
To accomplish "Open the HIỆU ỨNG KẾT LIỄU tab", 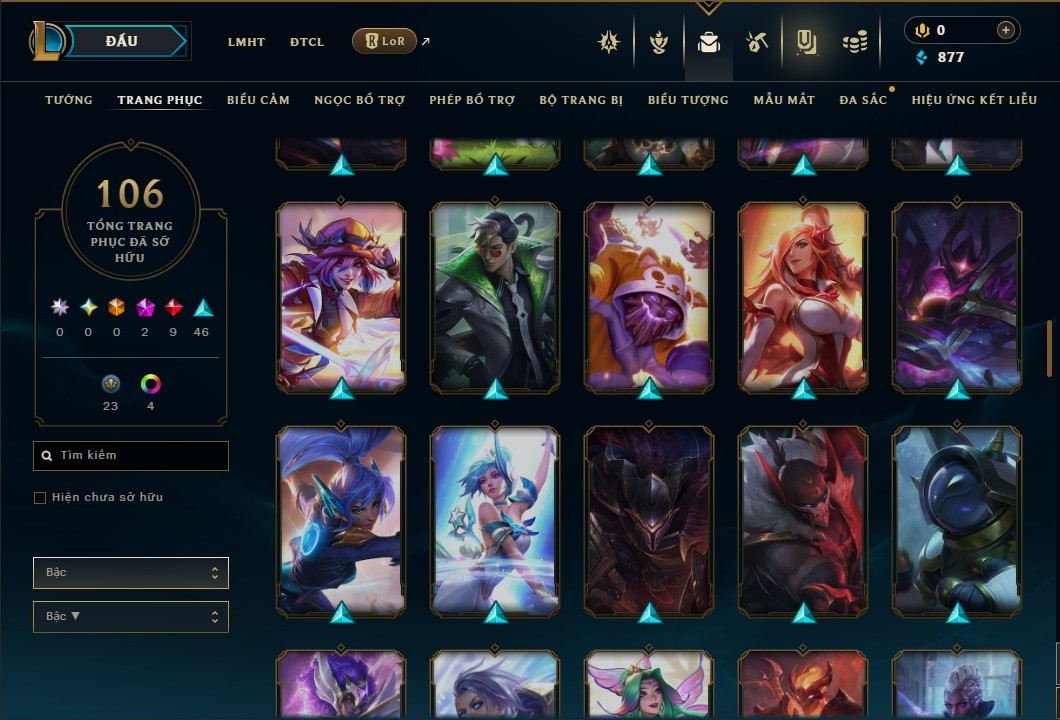I will coord(974,100).
